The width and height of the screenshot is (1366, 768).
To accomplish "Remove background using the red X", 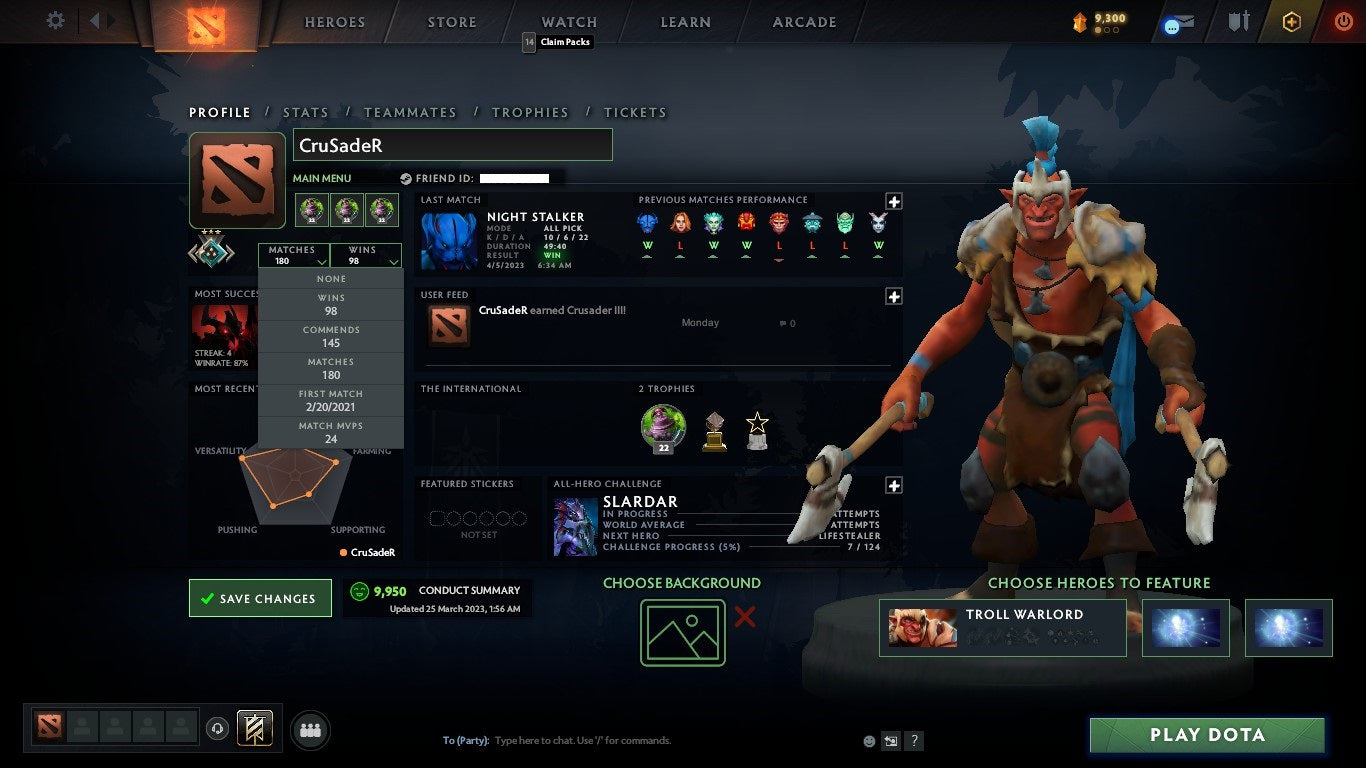I will pos(745,619).
